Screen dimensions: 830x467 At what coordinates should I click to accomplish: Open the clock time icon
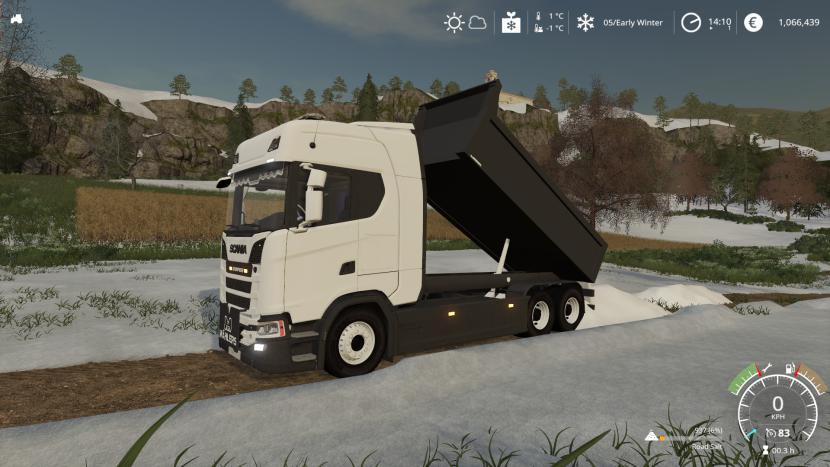pyautogui.click(x=691, y=22)
